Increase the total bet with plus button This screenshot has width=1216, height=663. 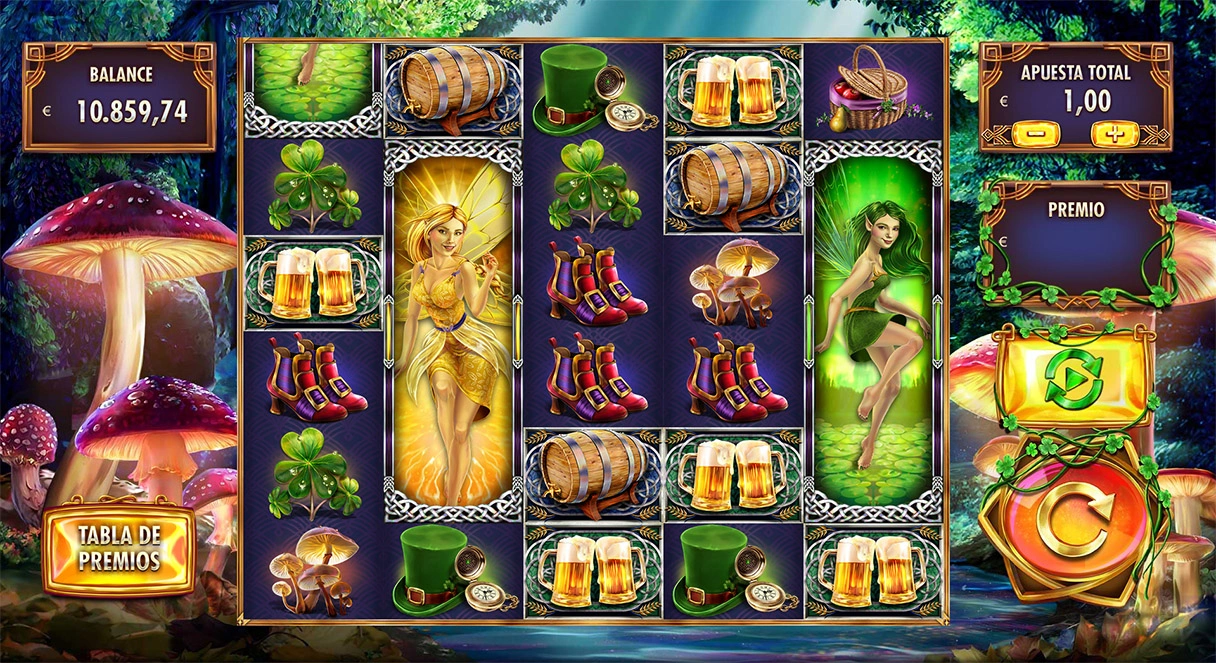1114,133
